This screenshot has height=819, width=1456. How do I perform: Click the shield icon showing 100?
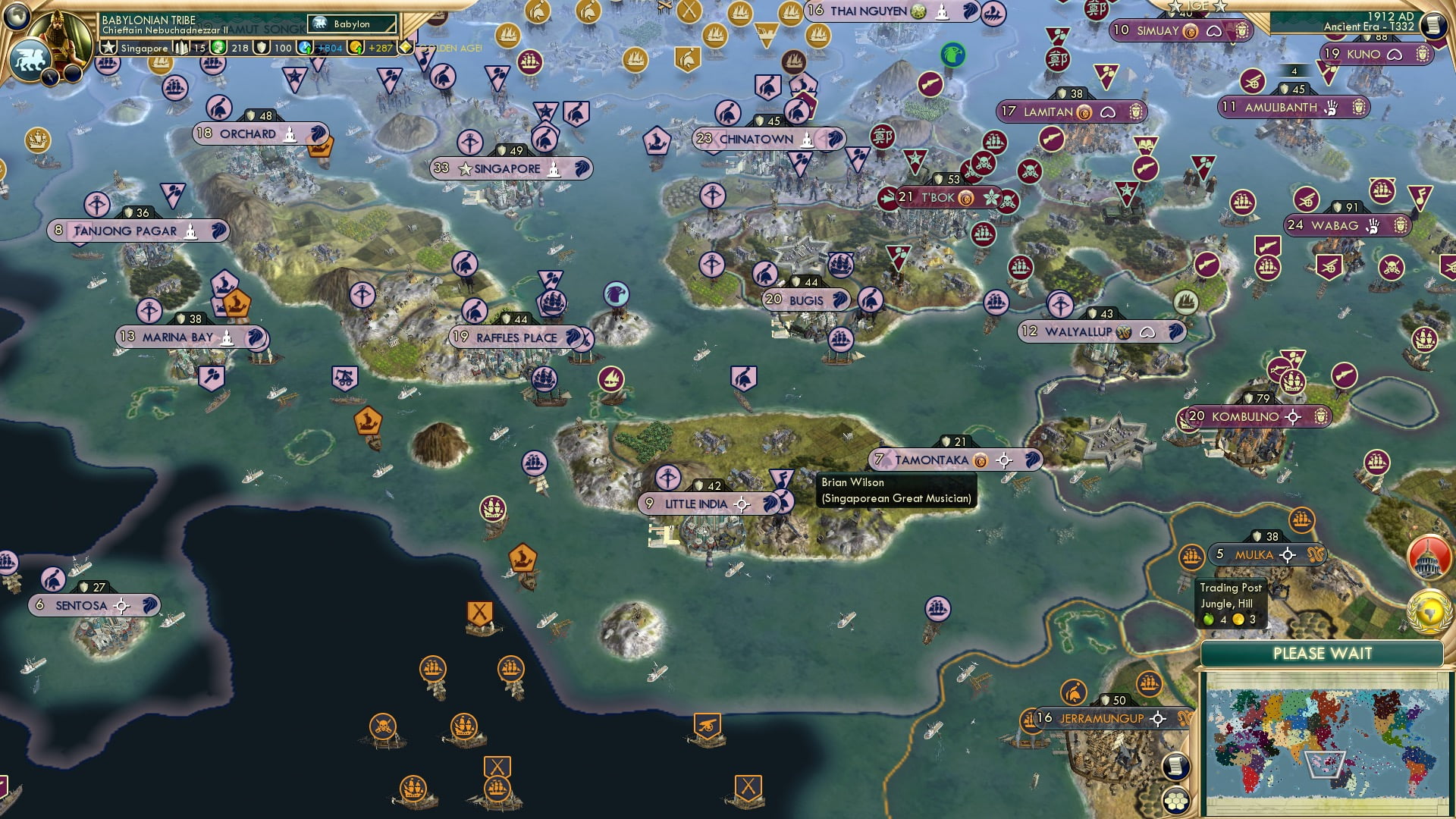pyautogui.click(x=261, y=48)
